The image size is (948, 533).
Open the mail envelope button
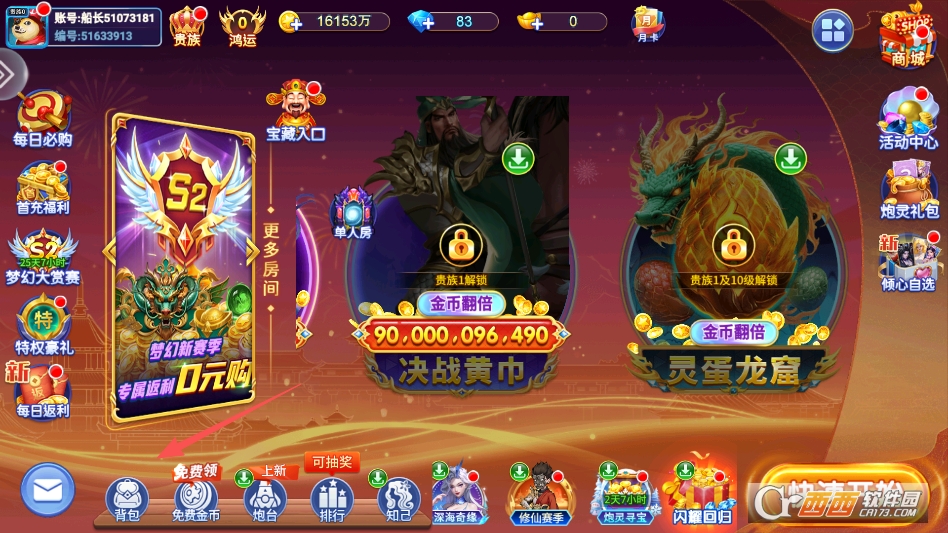pos(47,490)
